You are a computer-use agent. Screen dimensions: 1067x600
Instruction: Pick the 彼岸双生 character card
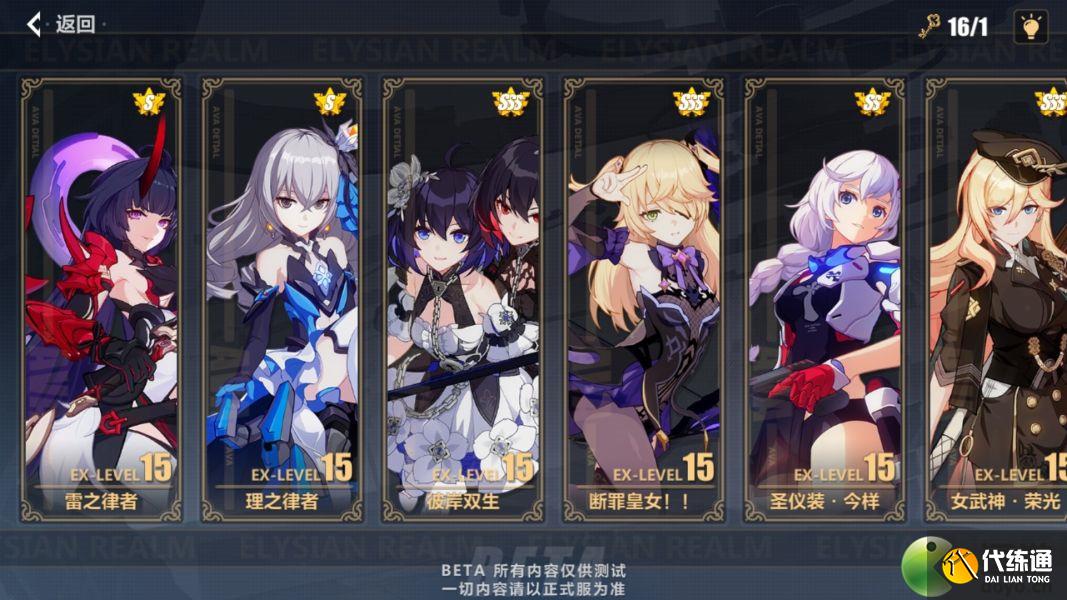(x=462, y=300)
